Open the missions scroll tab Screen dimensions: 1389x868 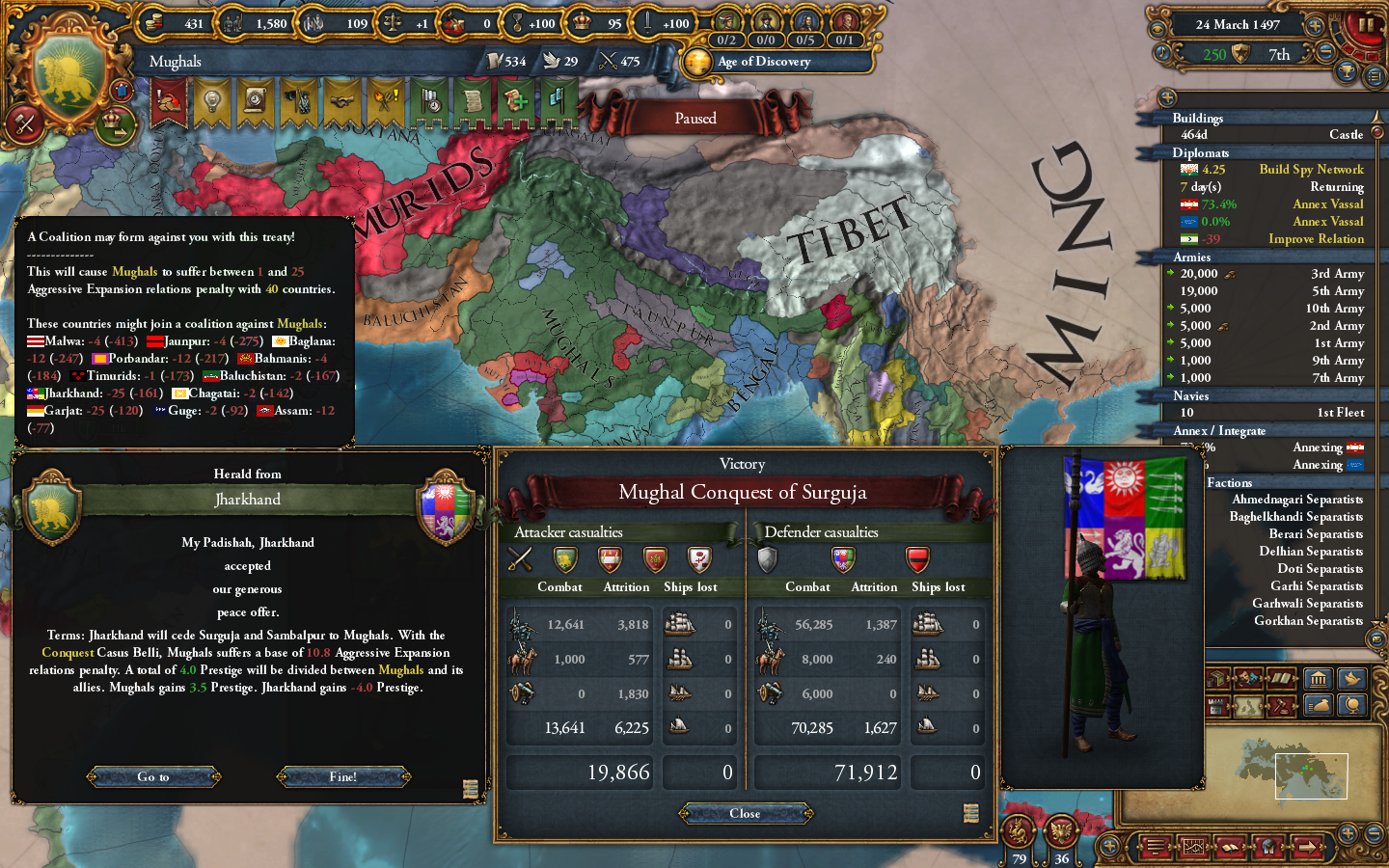(474, 101)
